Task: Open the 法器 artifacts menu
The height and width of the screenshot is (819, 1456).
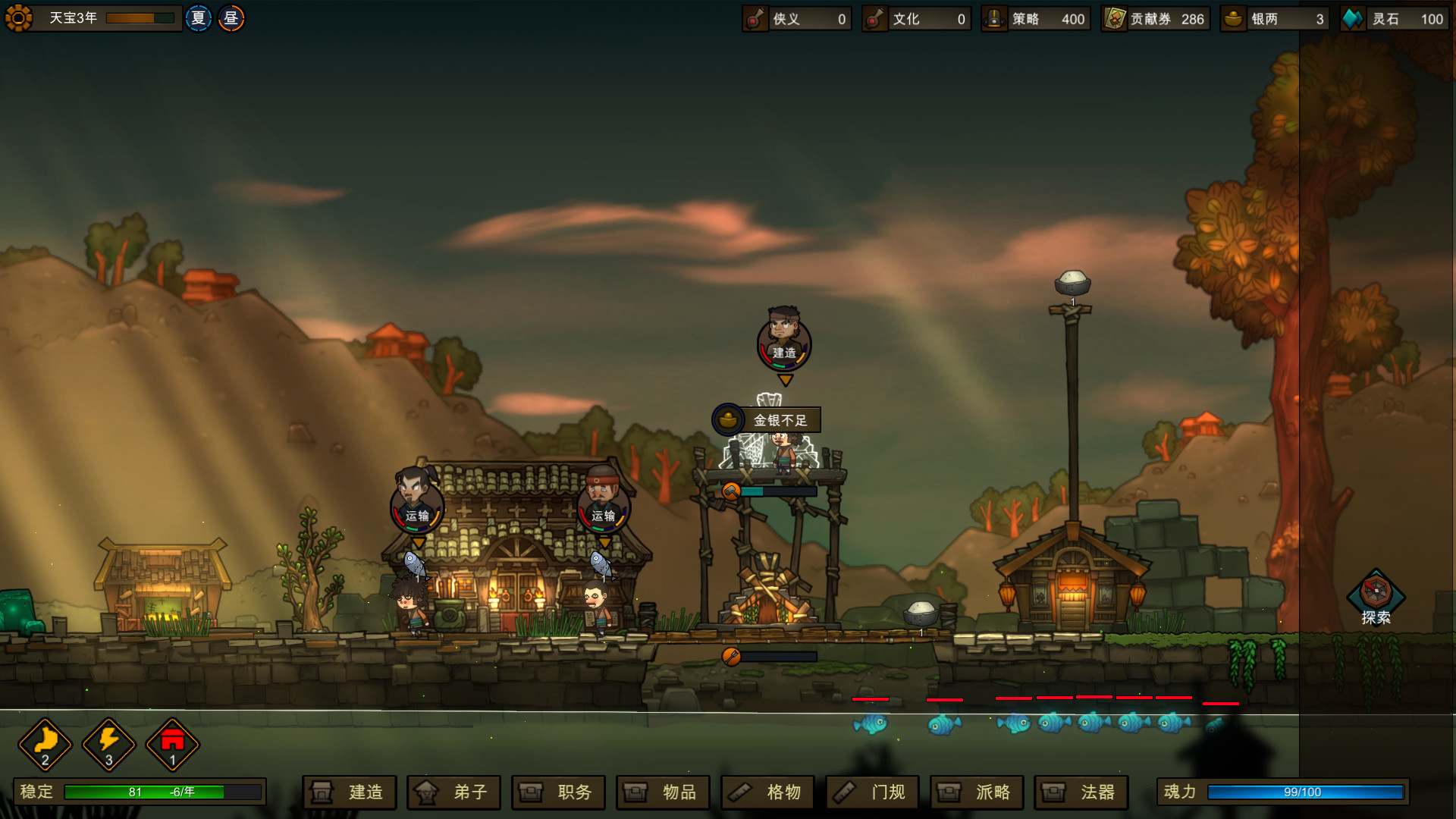Action: pyautogui.click(x=1081, y=792)
